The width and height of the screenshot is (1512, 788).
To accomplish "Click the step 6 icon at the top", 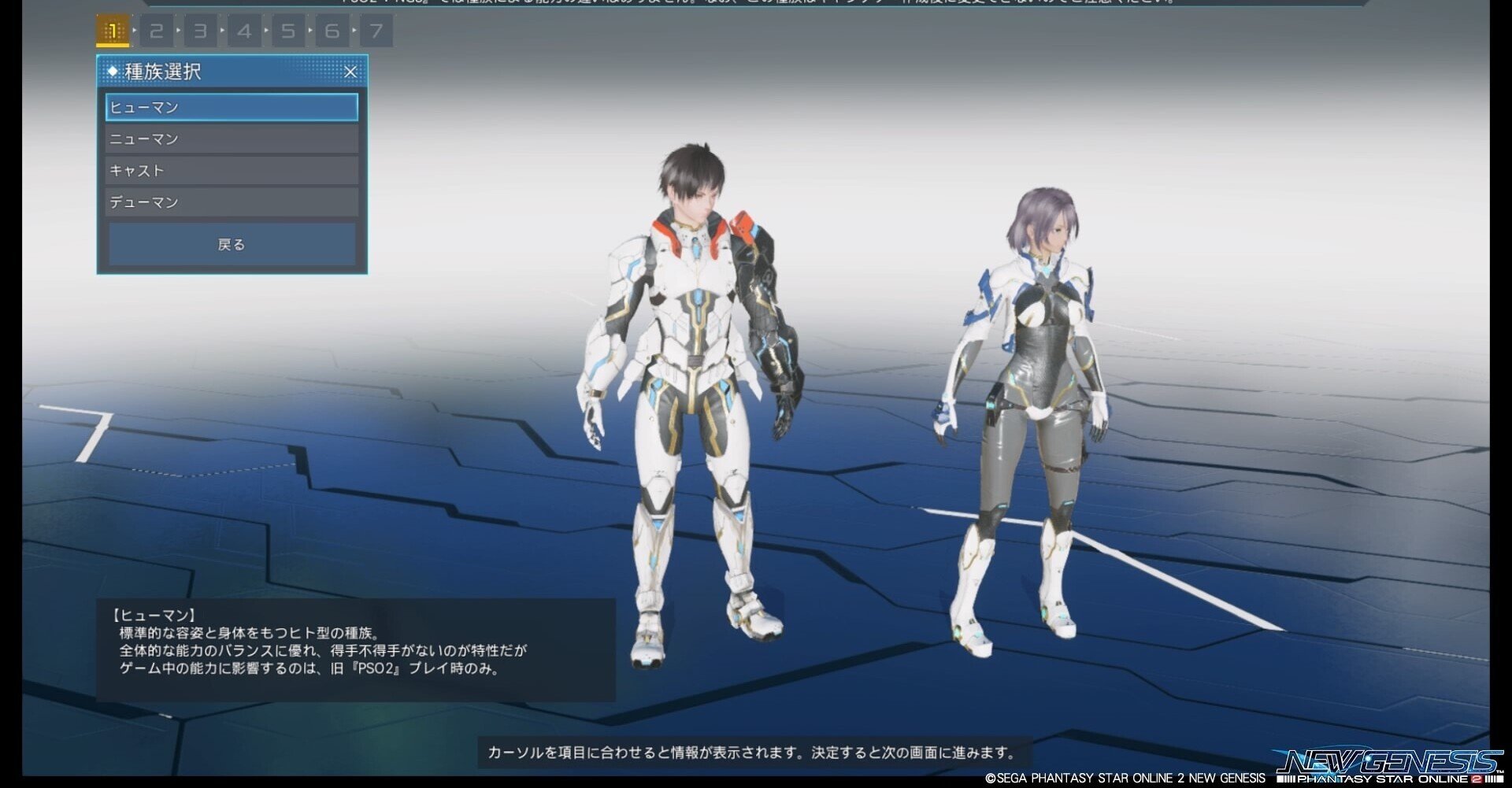I will [333, 31].
